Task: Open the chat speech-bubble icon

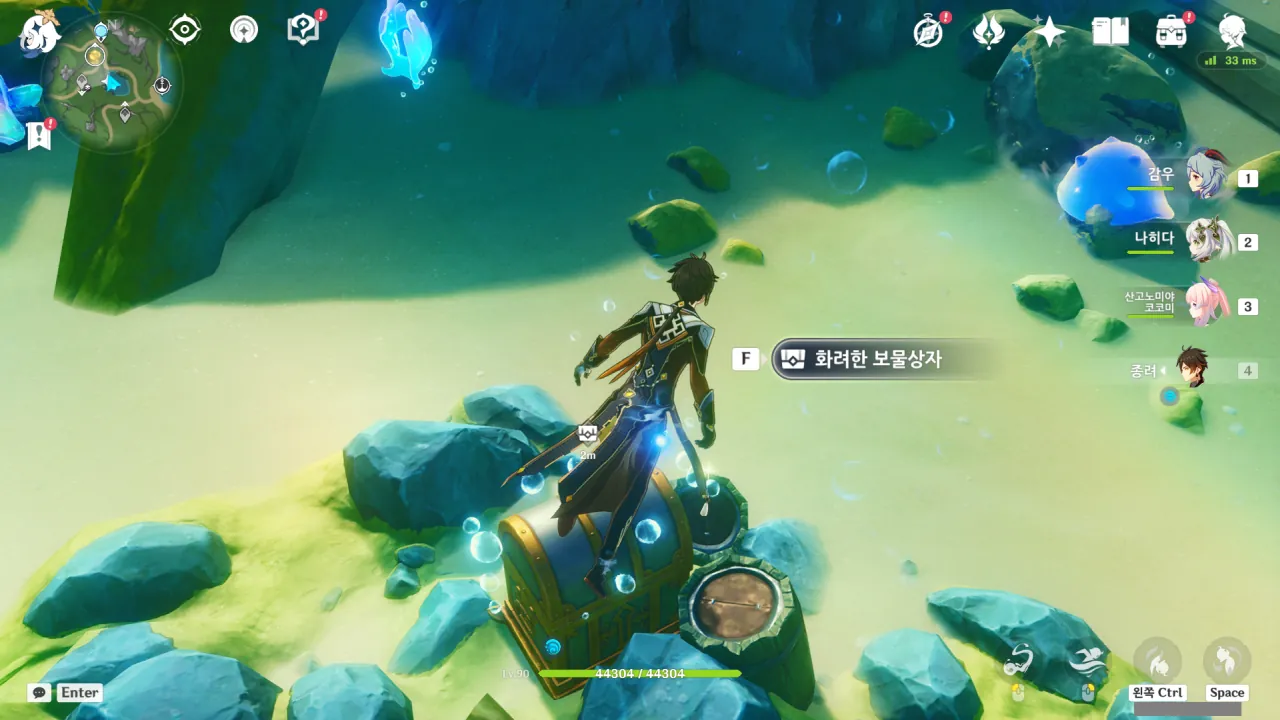Action: click(39, 692)
